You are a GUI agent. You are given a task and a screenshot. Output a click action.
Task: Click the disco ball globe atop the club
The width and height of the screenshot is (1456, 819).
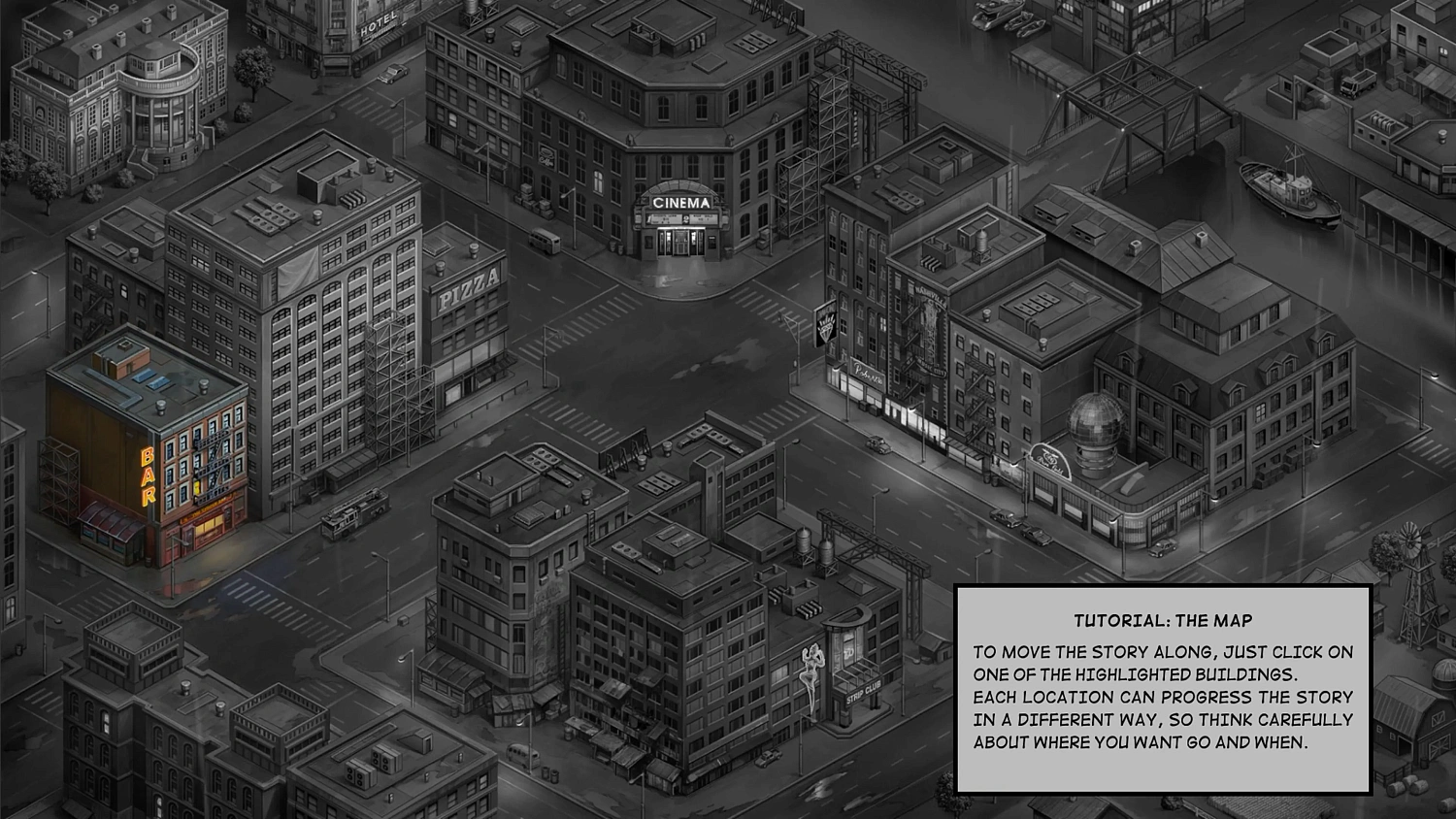(x=1095, y=419)
